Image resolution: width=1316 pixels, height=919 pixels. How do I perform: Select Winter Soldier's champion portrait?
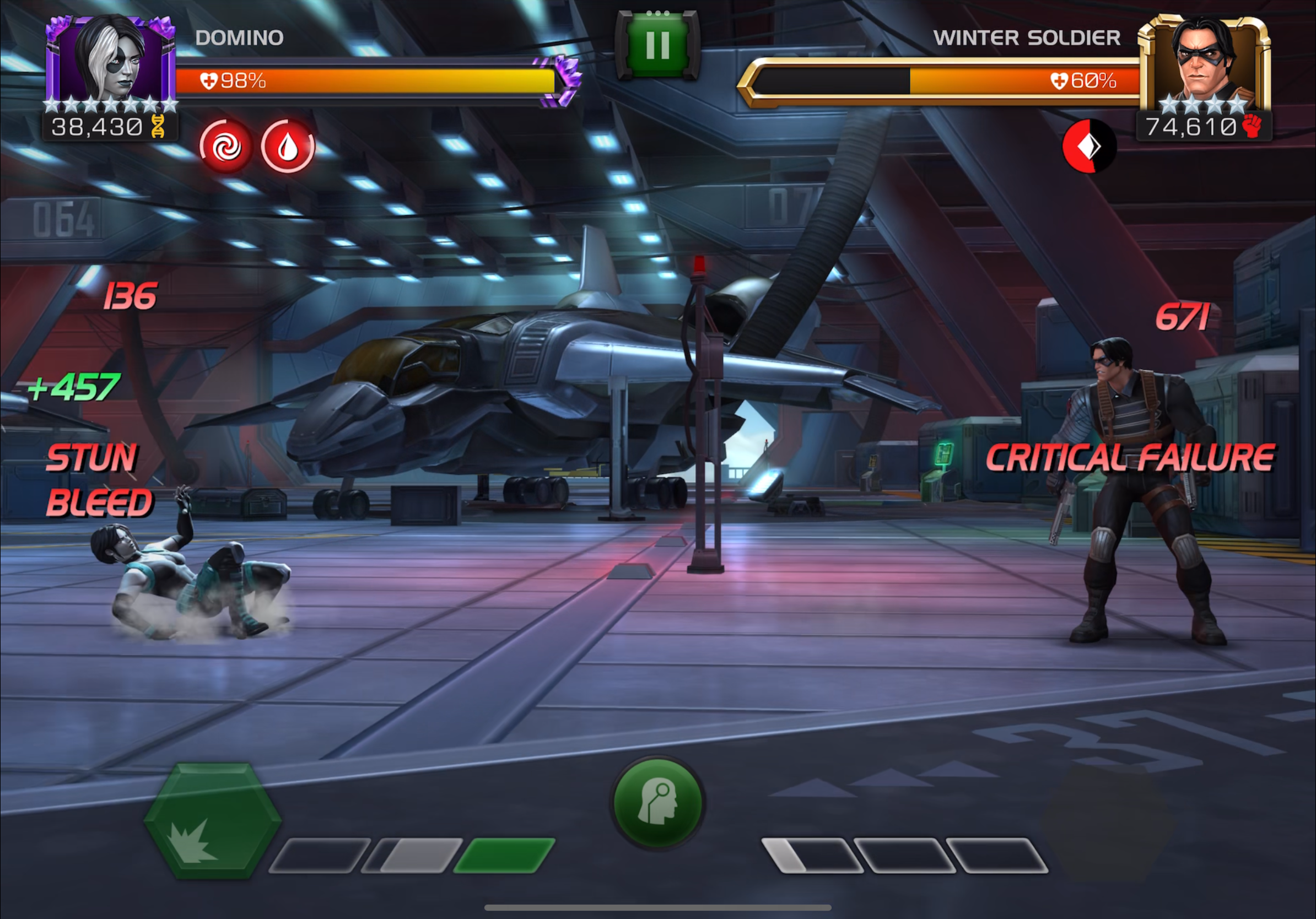click(1204, 63)
